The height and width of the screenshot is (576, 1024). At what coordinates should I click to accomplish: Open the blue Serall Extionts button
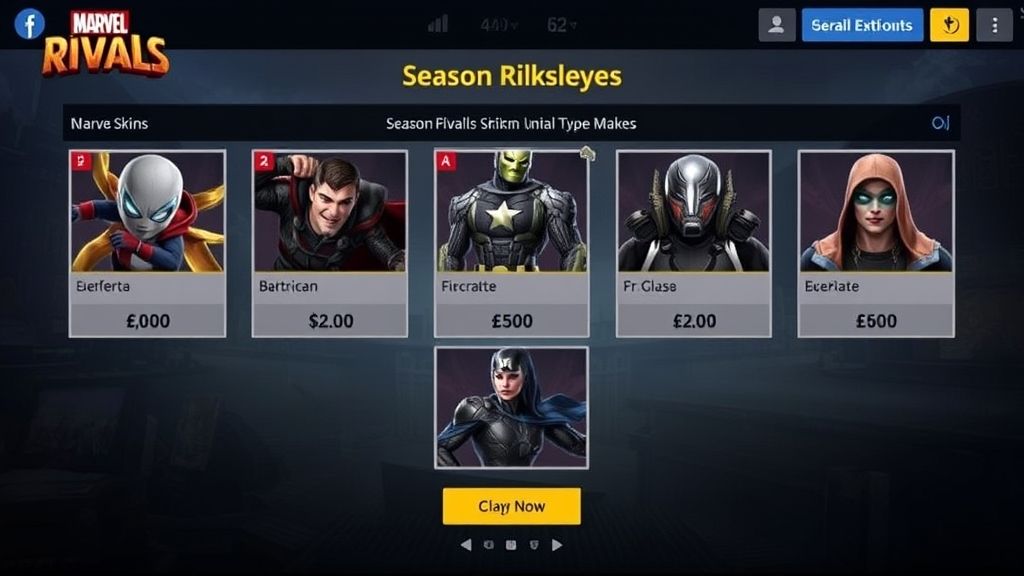[x=861, y=25]
